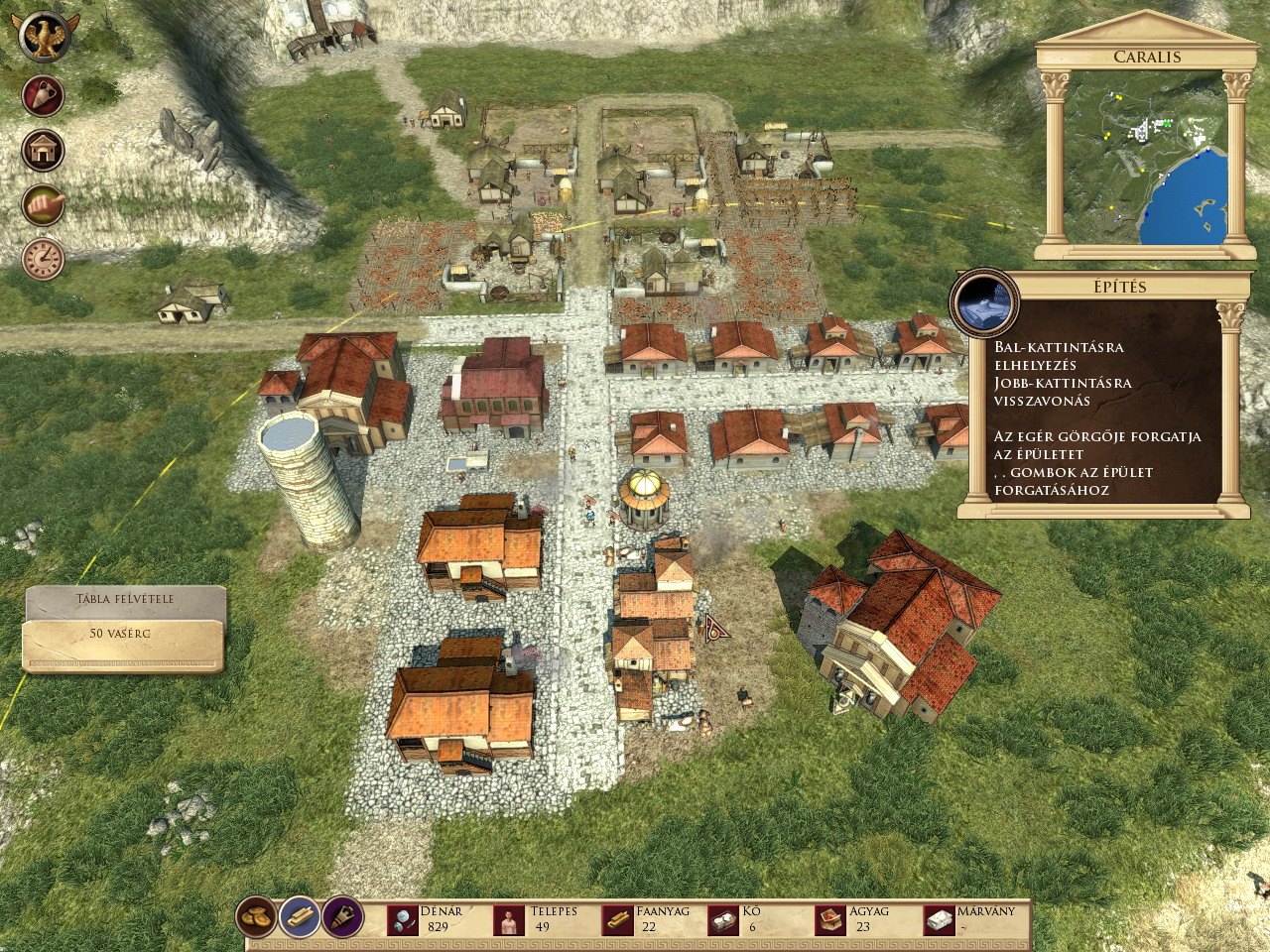This screenshot has width=1270, height=952.
Task: Select the Márvány marble resource icon
Action: point(939,921)
